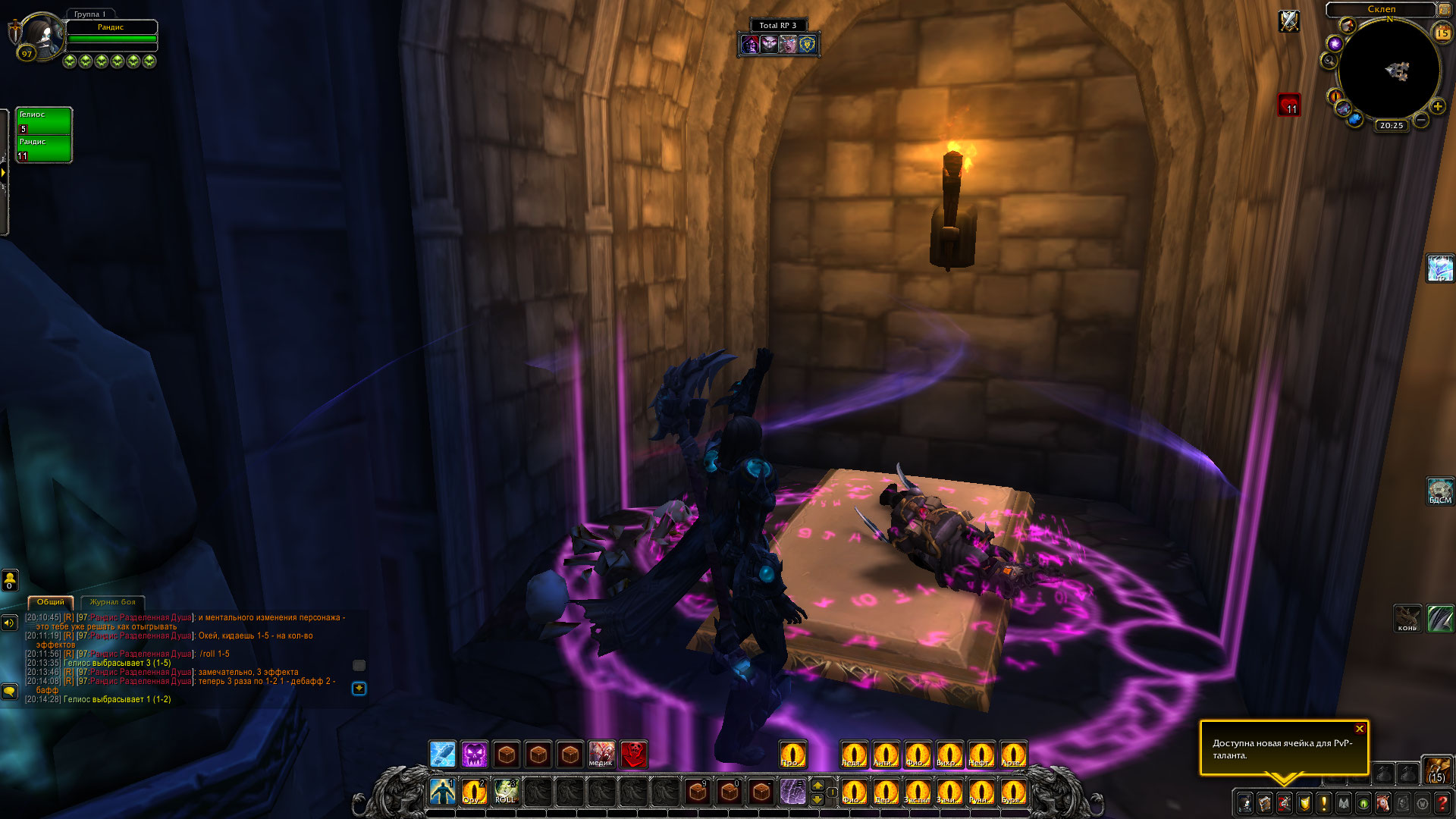Activate the purple skull ability icon
Screen dimensions: 1456x819
coord(475,755)
